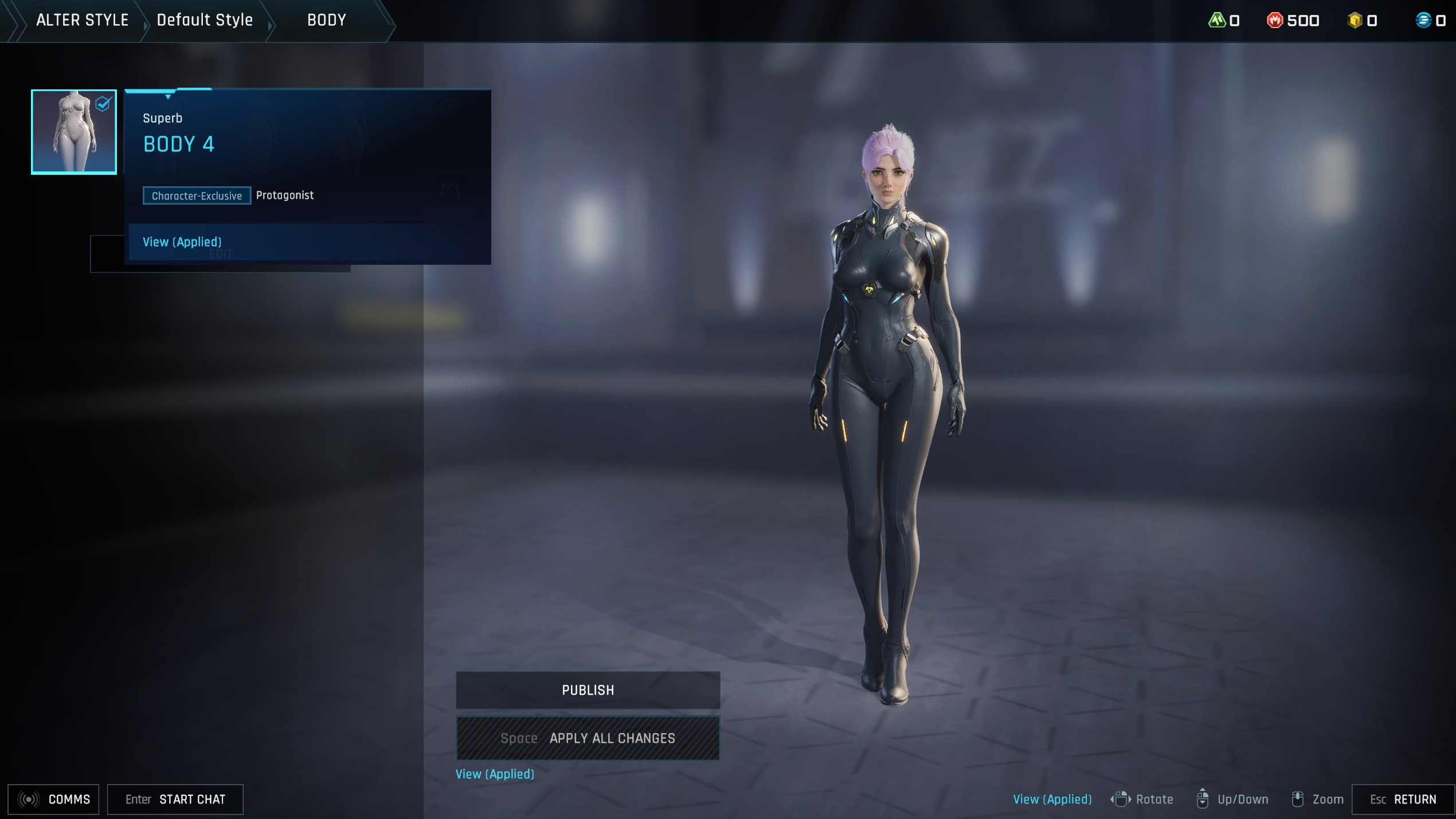
Task: Toggle the muted-cursor icon in side panel
Action: 450,187
